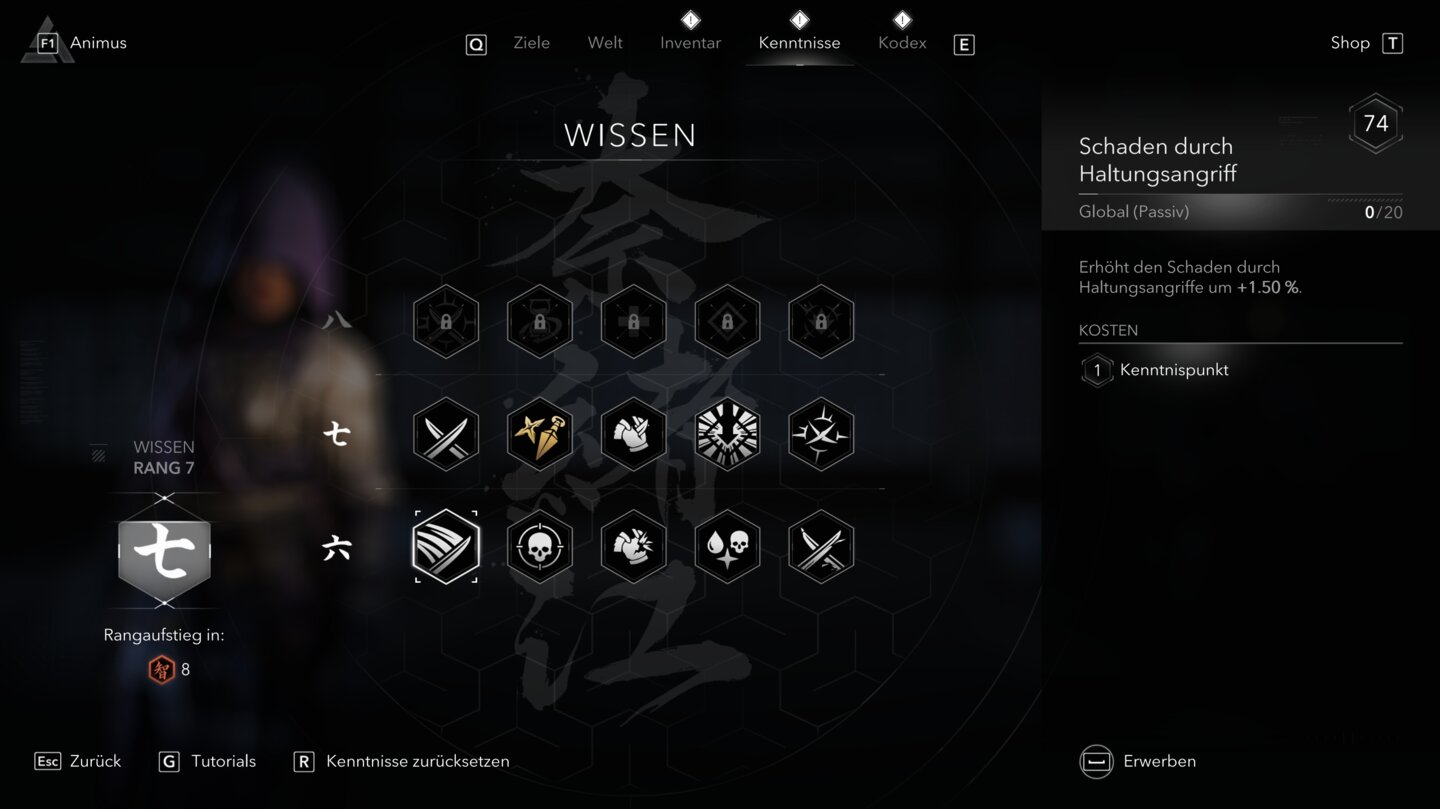The width and height of the screenshot is (1440, 809).
Task: Choose the skull crosshair skill
Action: [x=540, y=547]
